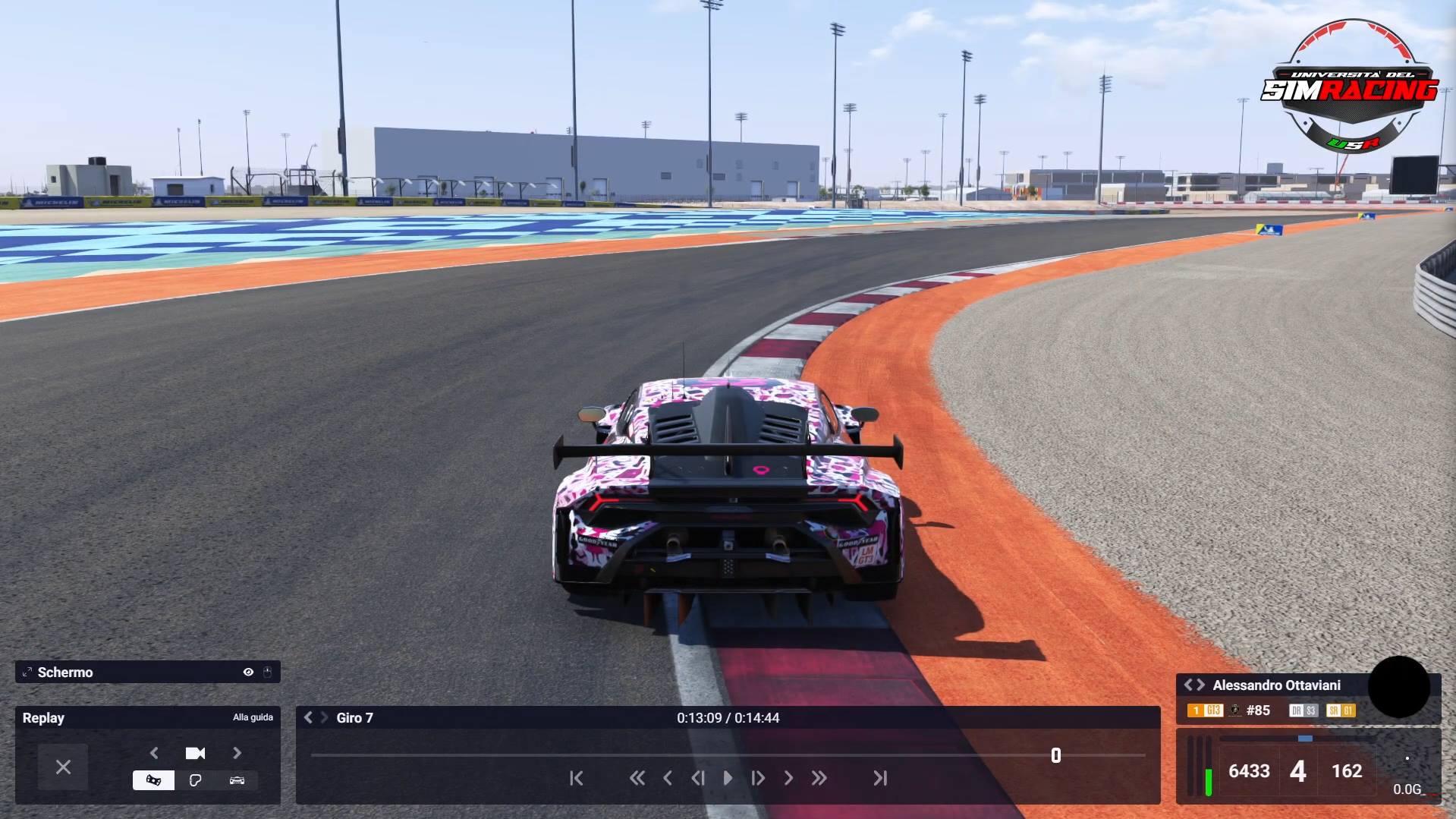
Task: Click the video camera icon
Action: click(x=195, y=753)
